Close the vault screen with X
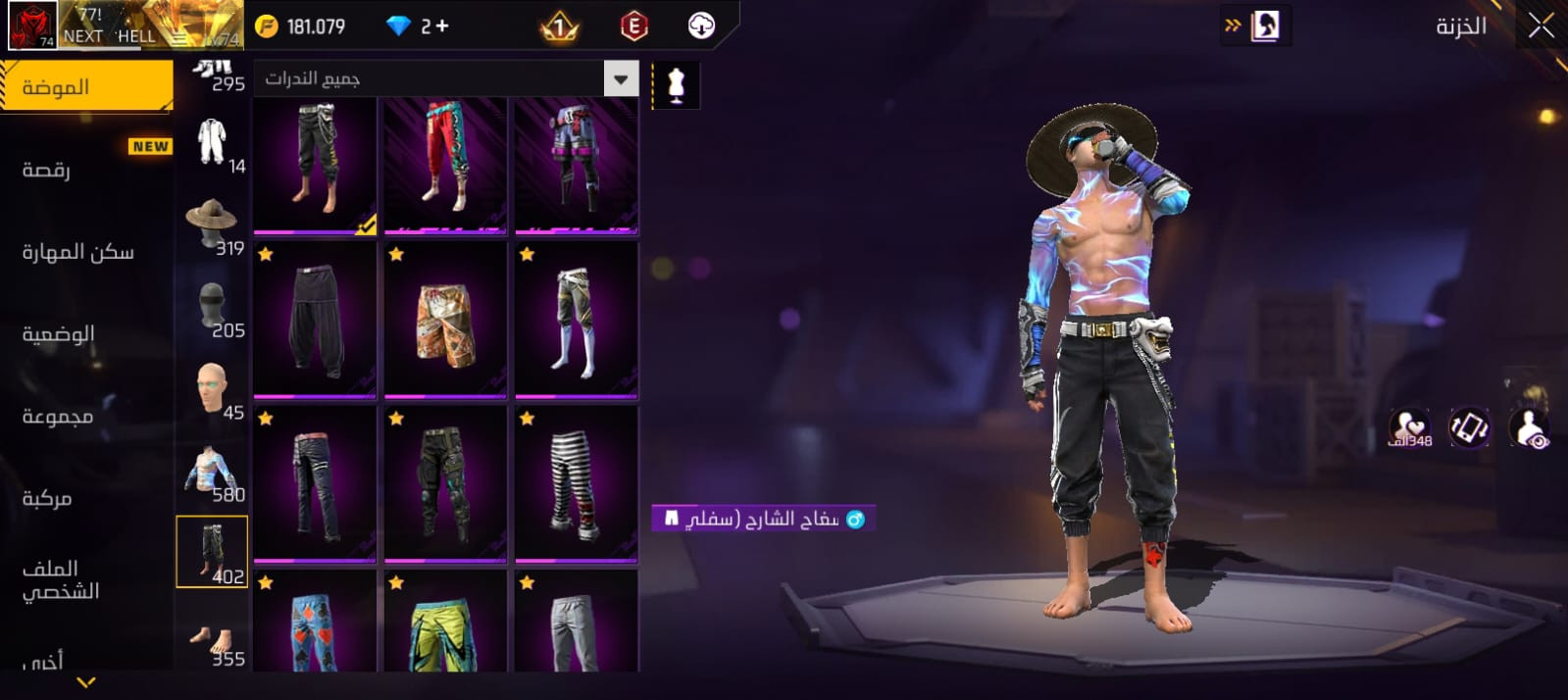Viewport: 1568px width, 700px height. [1541, 26]
